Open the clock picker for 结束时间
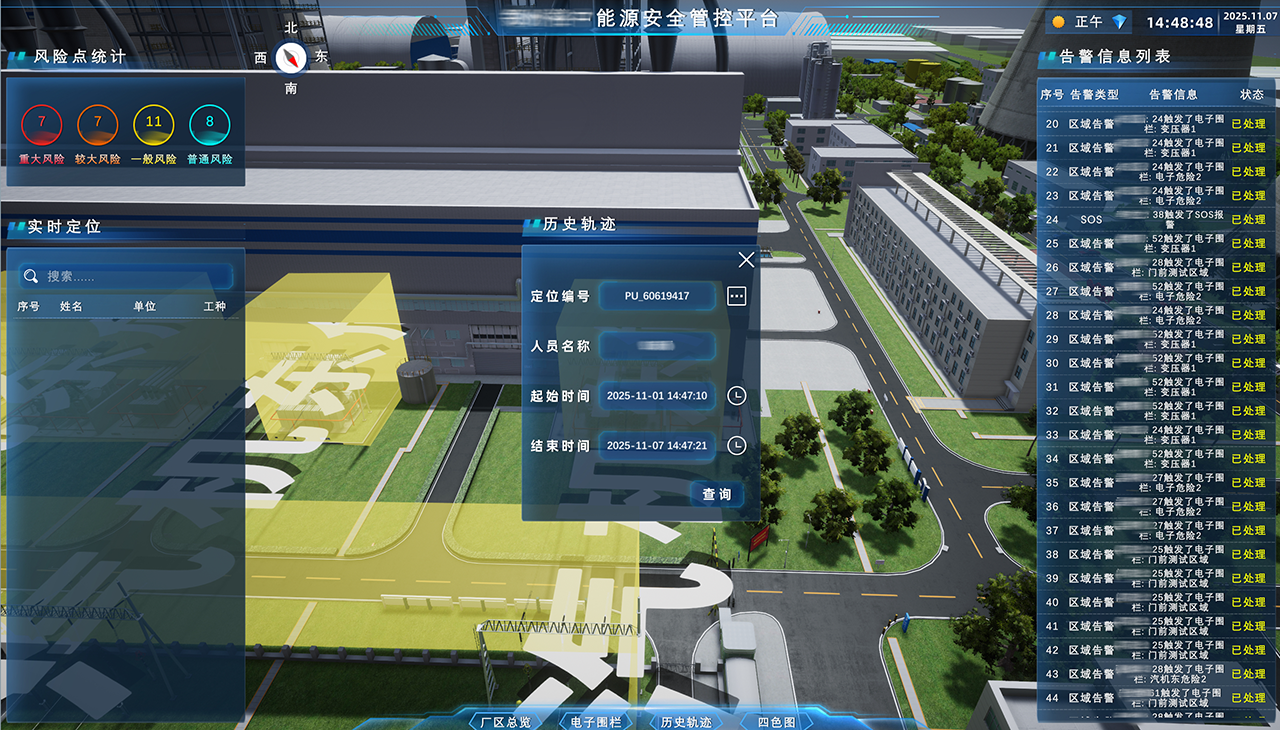Viewport: 1280px width, 730px height. click(737, 445)
